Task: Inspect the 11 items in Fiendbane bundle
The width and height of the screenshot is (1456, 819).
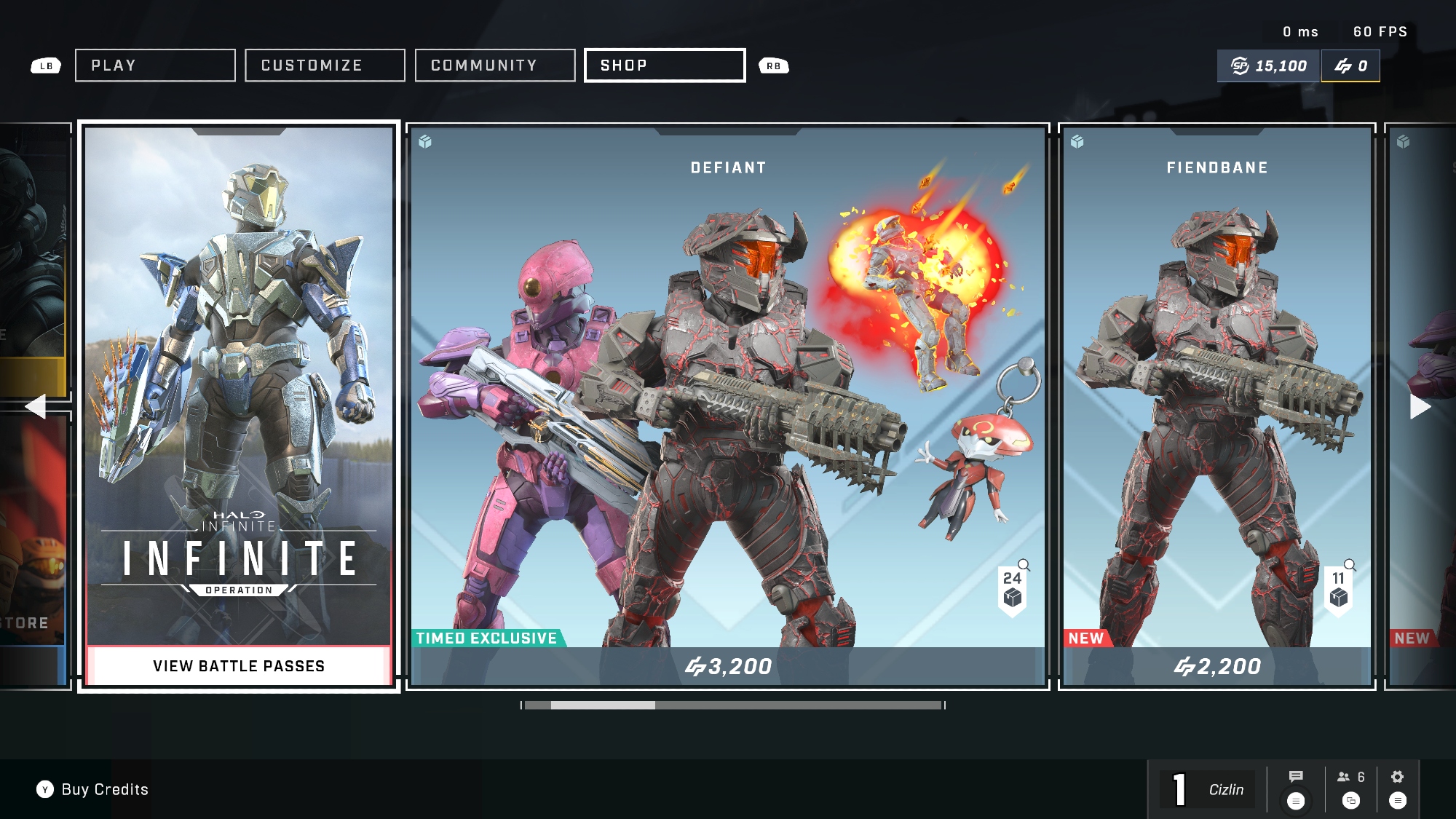Action: click(1339, 590)
